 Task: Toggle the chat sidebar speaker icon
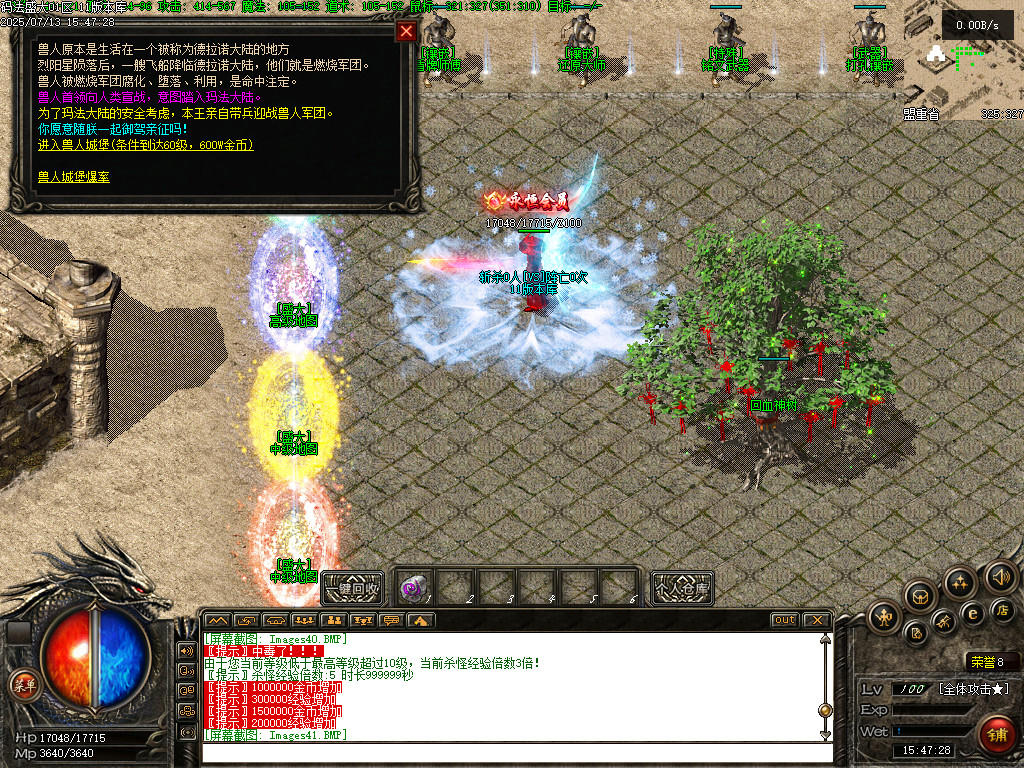[x=186, y=650]
